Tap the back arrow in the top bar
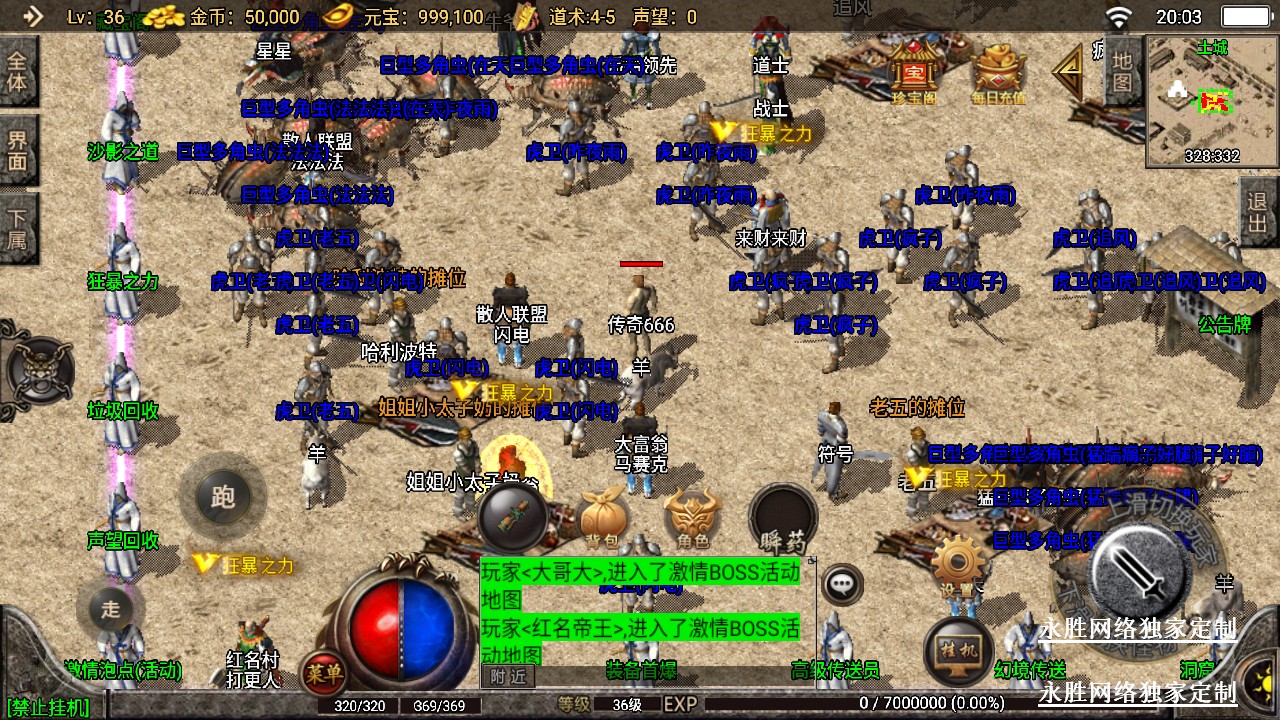1280x720 pixels. coord(33,16)
